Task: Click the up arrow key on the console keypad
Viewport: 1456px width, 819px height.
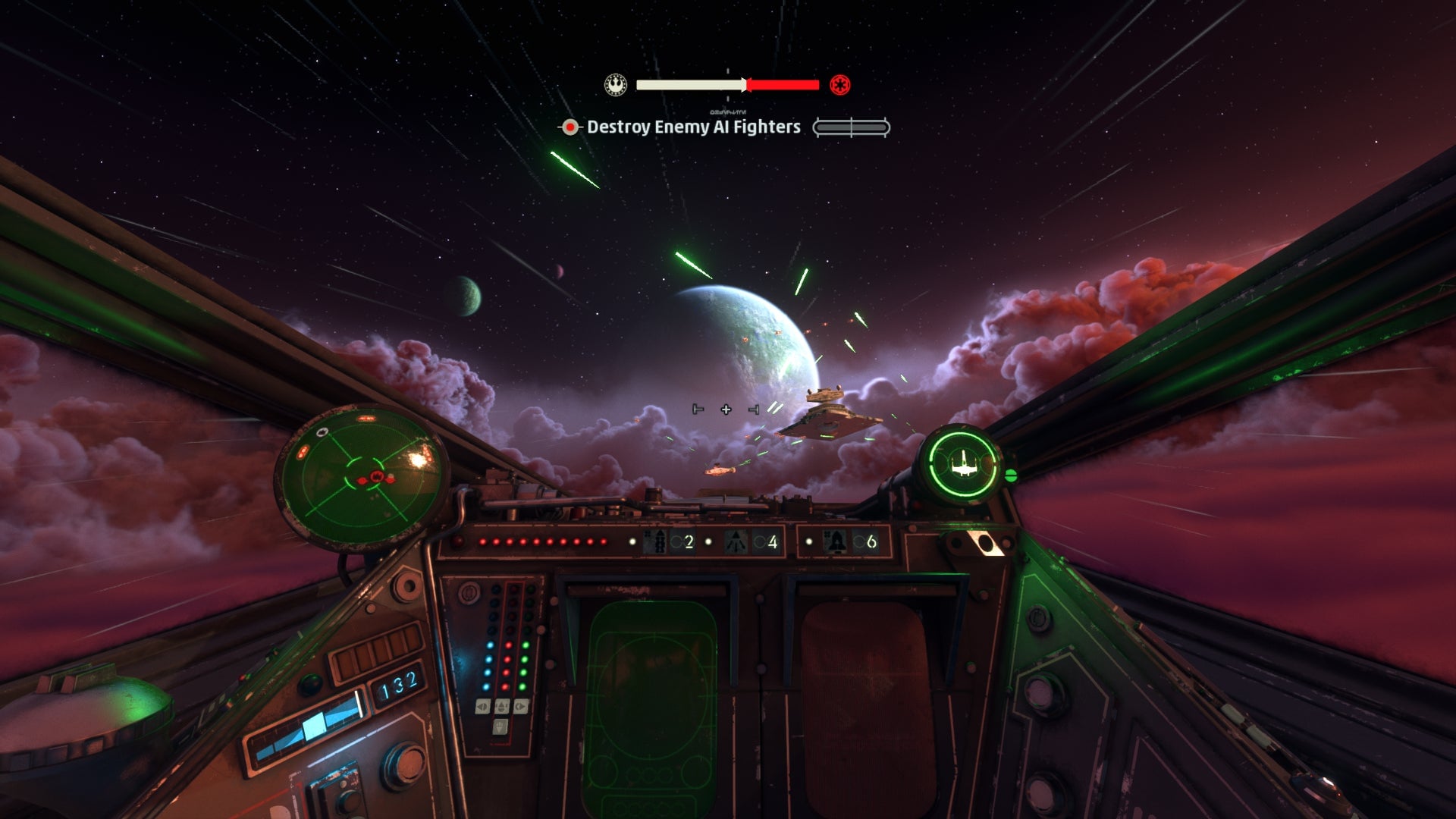Action: pyautogui.click(x=501, y=704)
